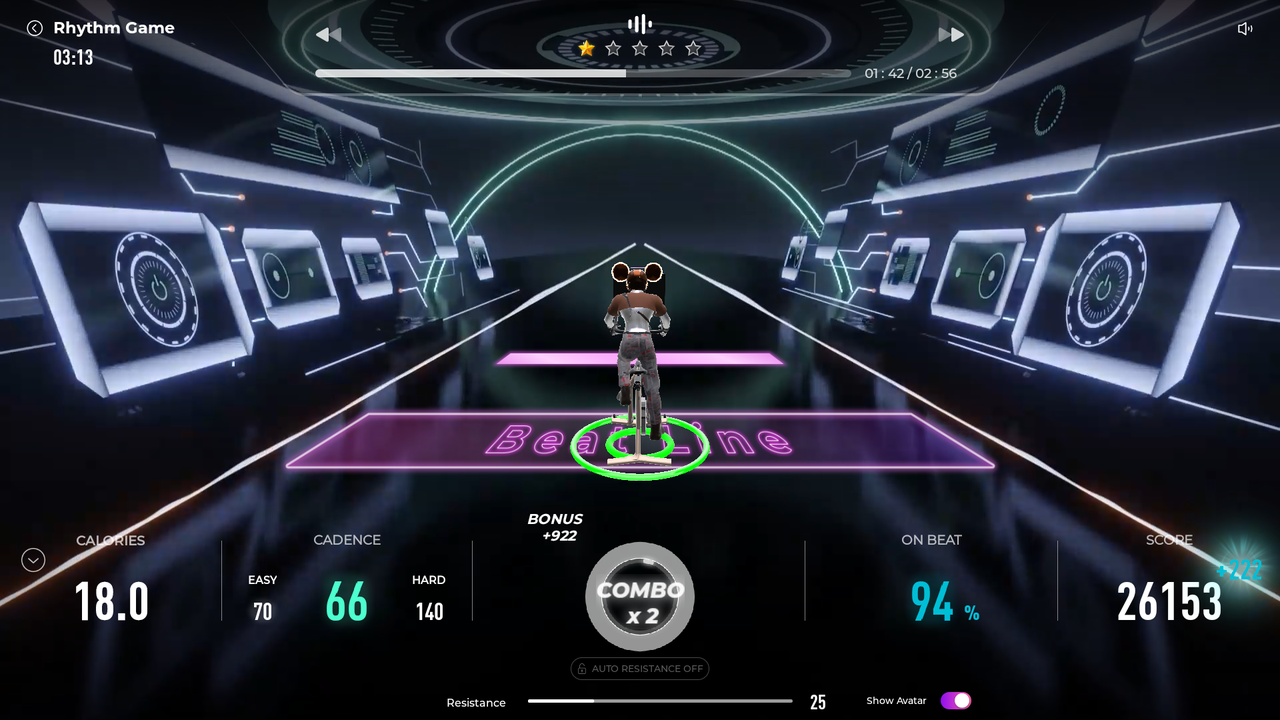
Task: Skip to the next track
Action: tap(951, 35)
